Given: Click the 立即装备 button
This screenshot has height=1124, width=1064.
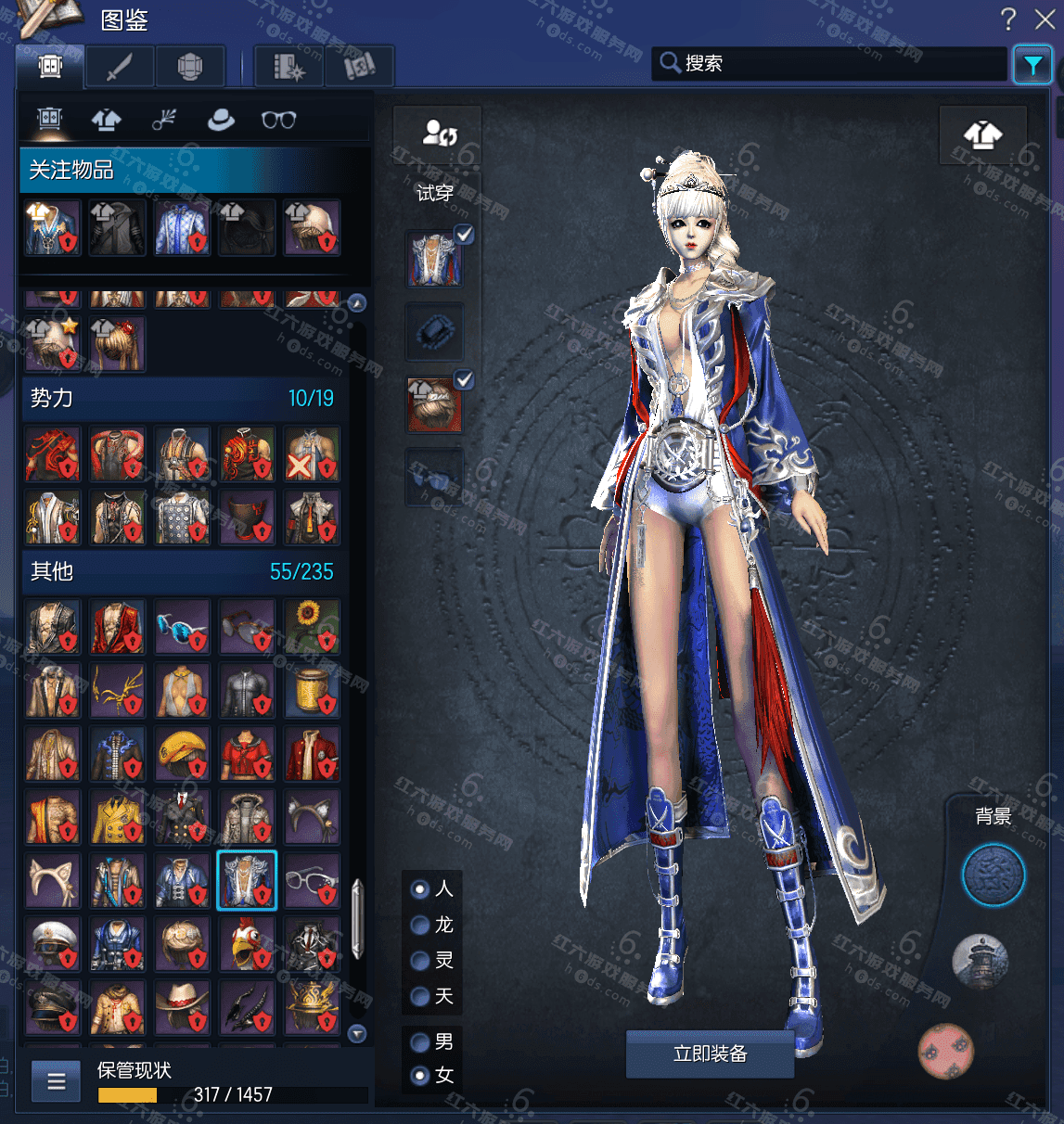Looking at the screenshot, I should (710, 1054).
